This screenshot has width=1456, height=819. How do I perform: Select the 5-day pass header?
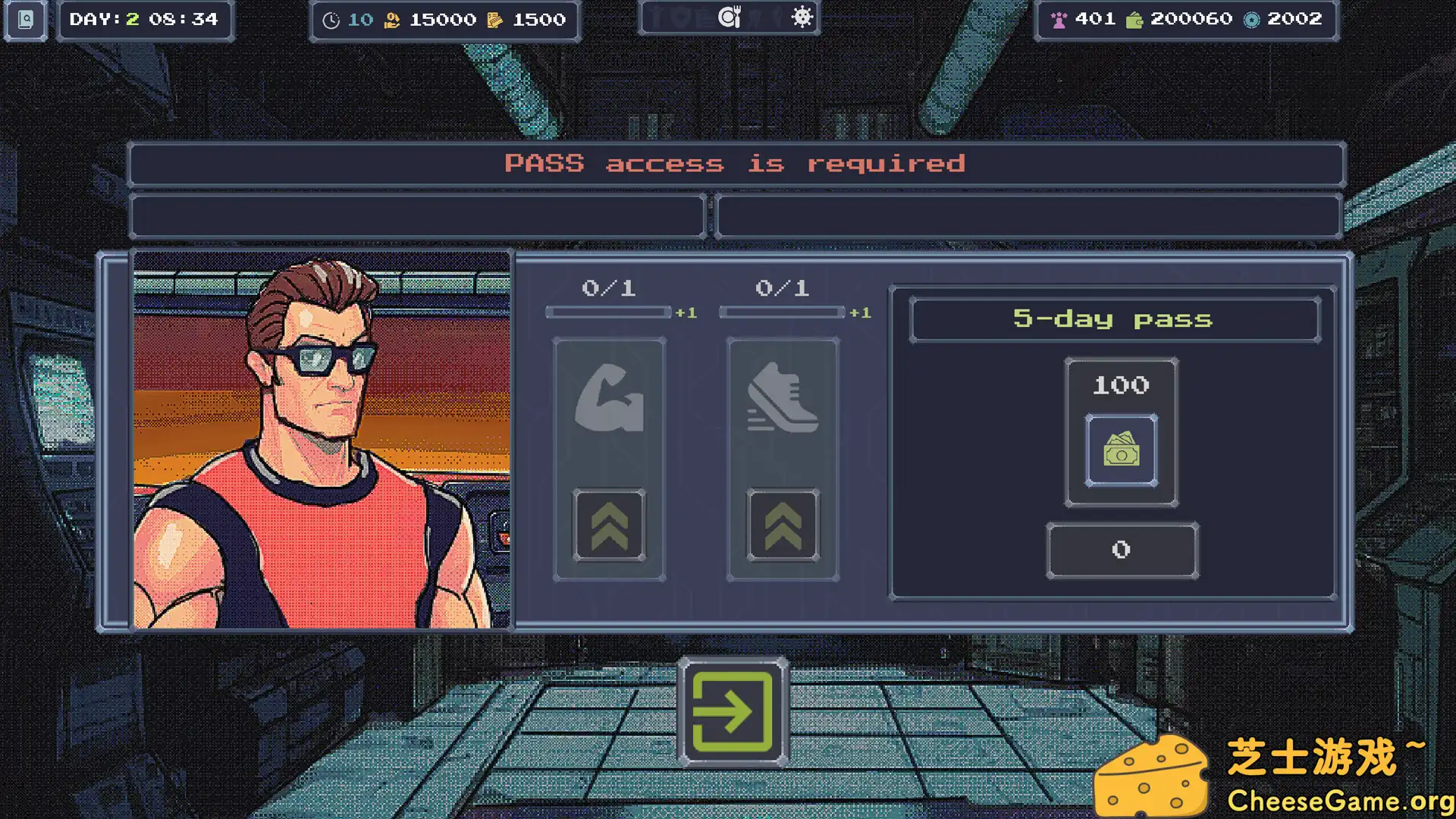[1115, 319]
